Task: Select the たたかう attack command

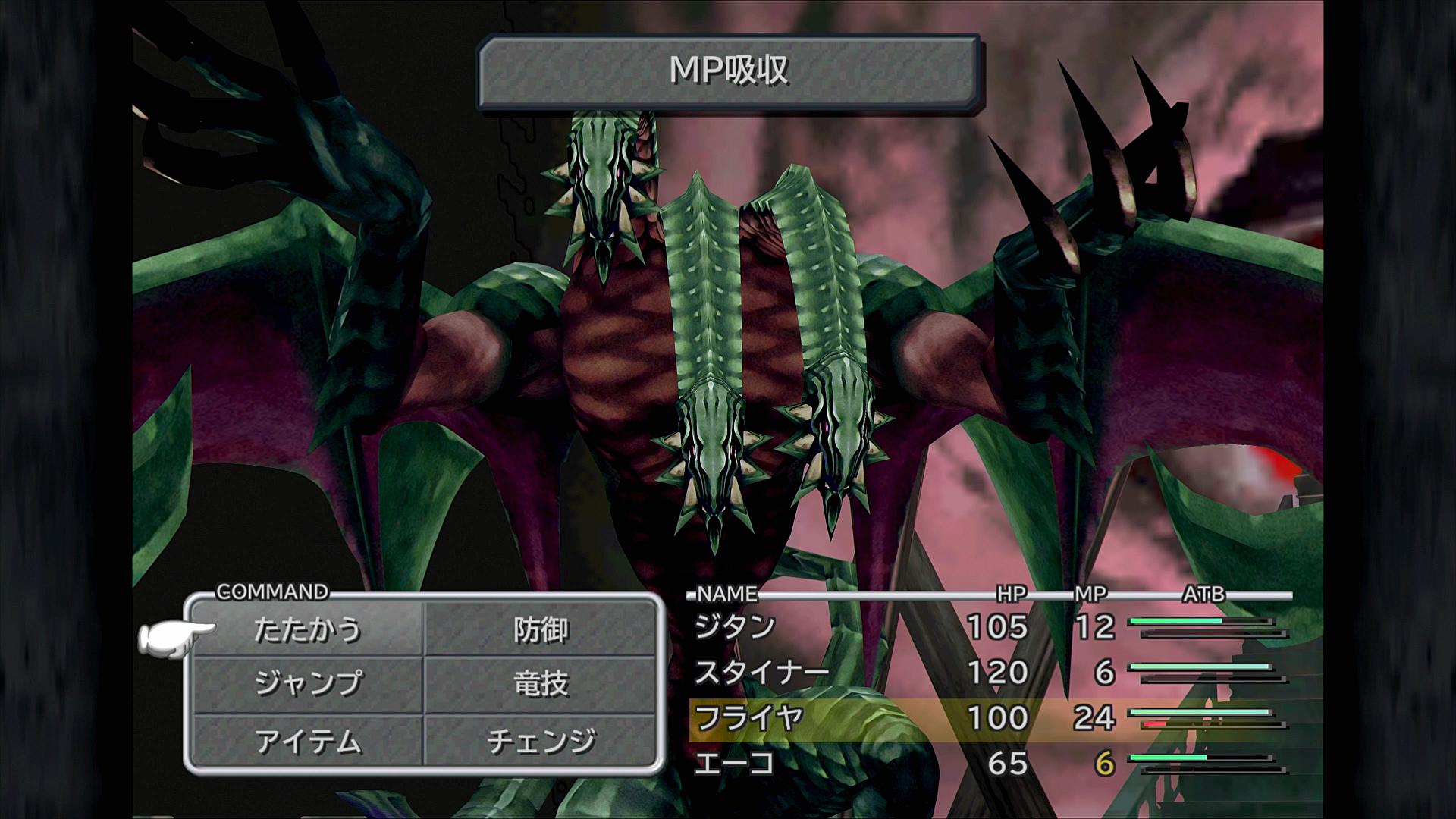Action: click(x=307, y=630)
